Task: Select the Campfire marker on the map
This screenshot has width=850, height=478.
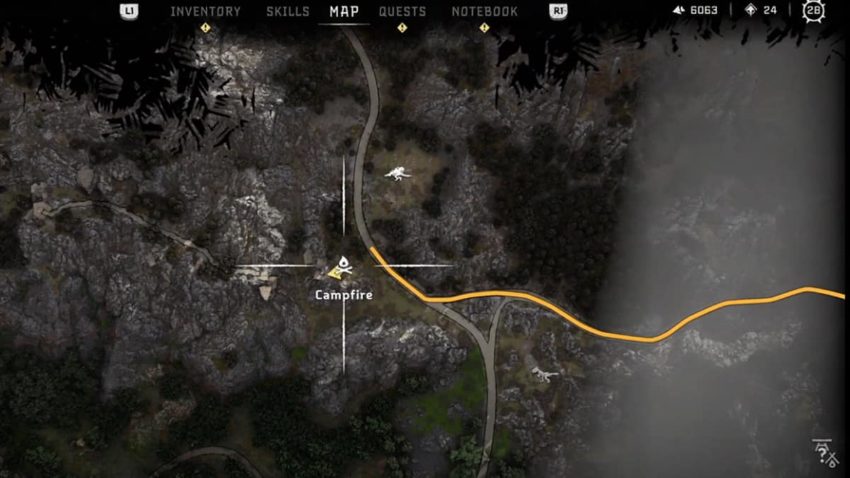Action: click(x=339, y=267)
